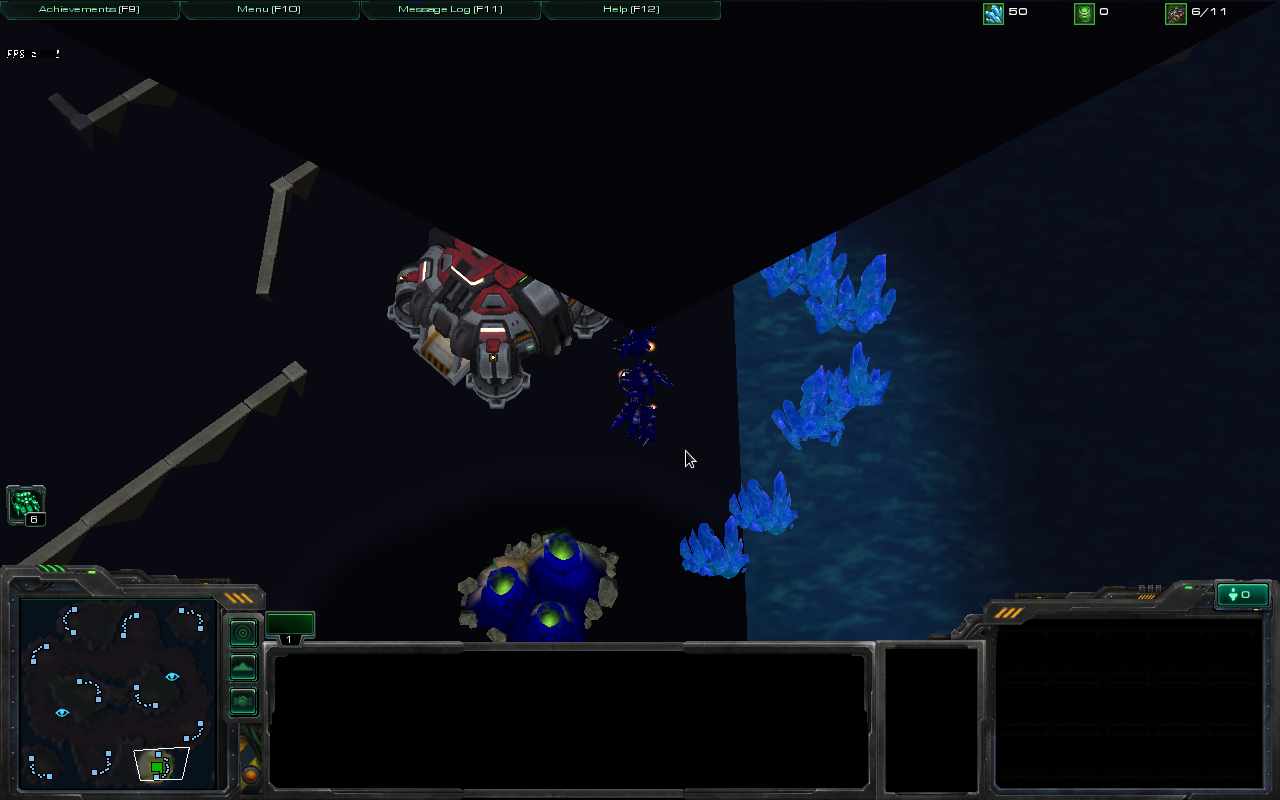The height and width of the screenshot is (800, 1280).
Task: Click the minimap to move the camera
Action: coord(117,690)
